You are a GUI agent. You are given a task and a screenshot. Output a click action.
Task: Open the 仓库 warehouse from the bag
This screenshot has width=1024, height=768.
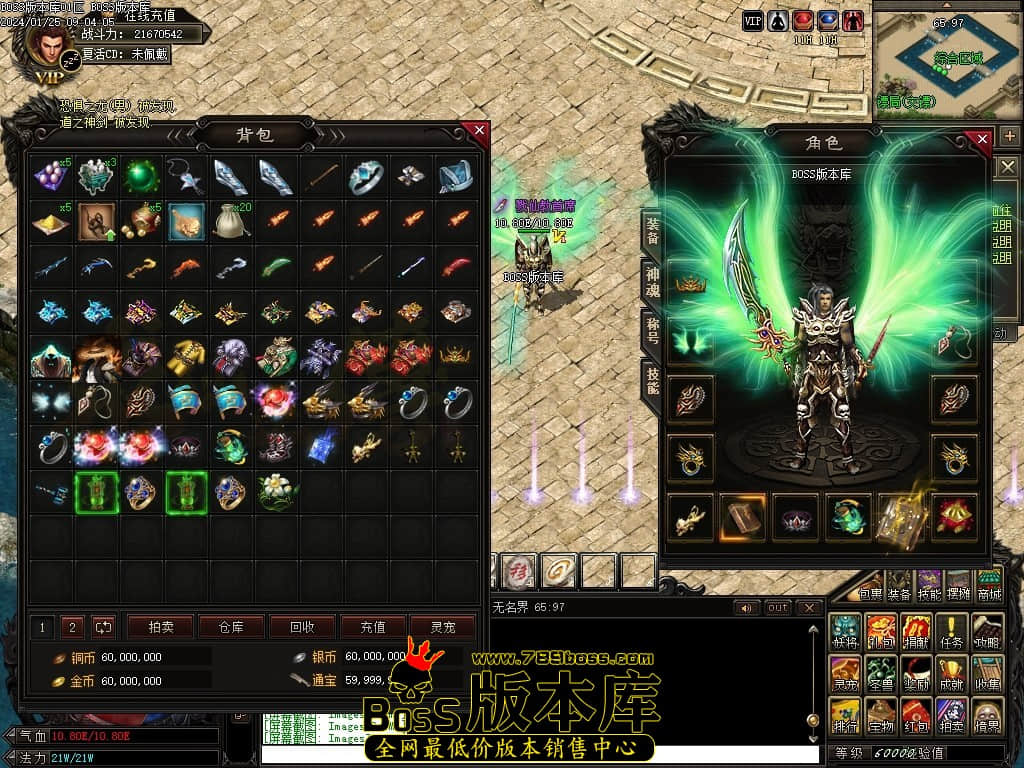[x=230, y=627]
